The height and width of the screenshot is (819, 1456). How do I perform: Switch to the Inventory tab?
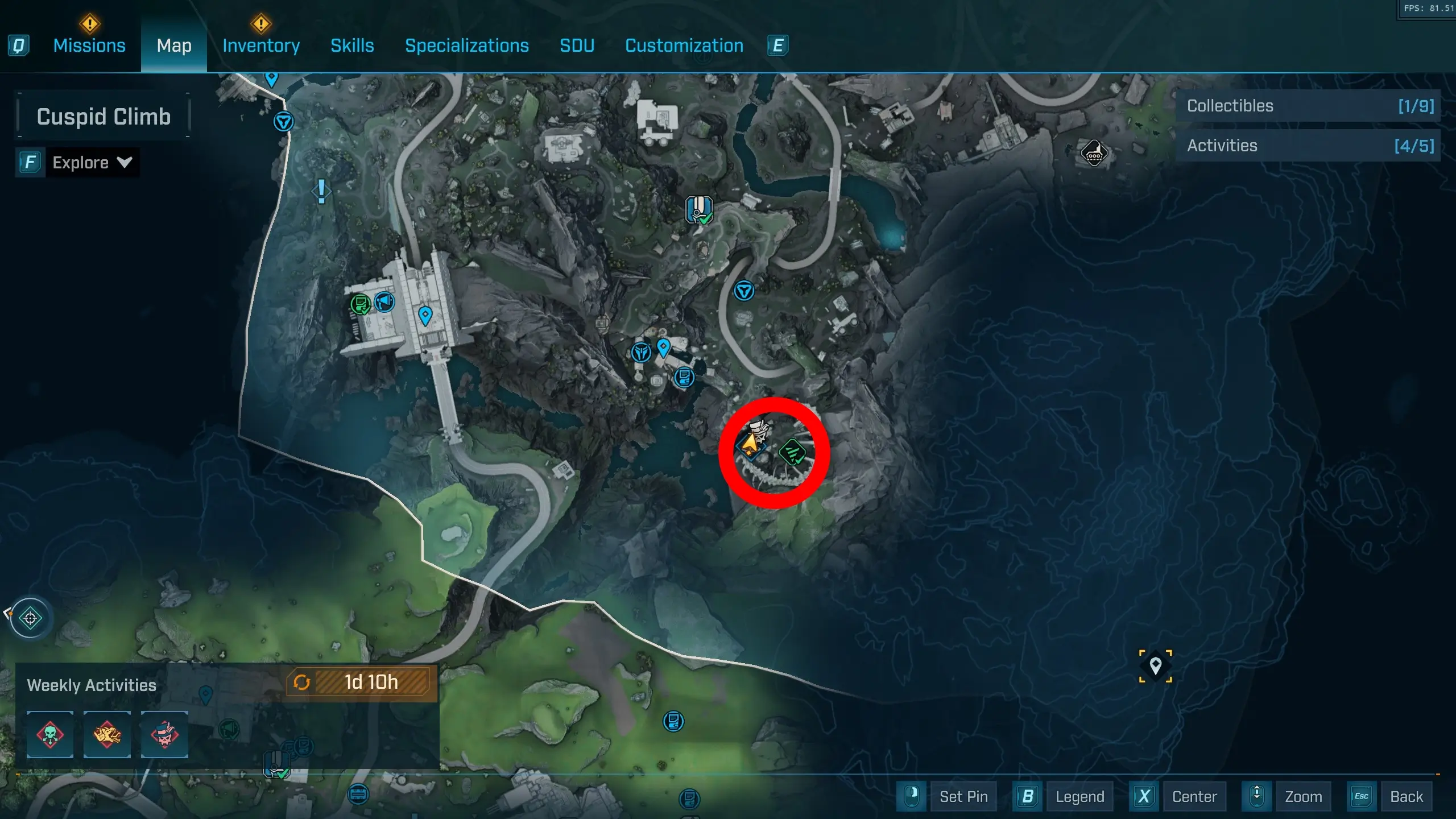point(260,45)
